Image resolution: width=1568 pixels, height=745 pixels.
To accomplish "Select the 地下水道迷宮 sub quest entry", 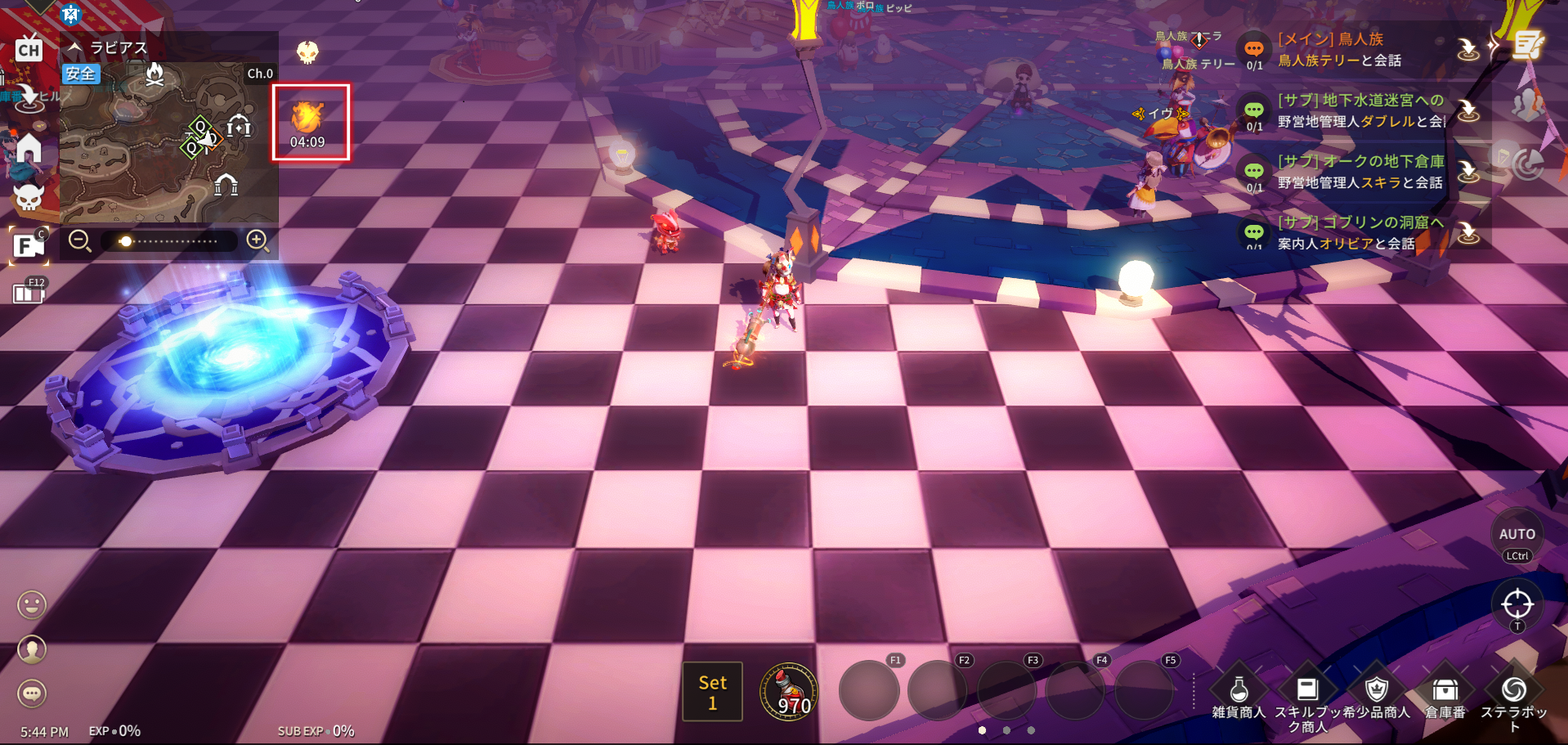I will (x=1357, y=110).
